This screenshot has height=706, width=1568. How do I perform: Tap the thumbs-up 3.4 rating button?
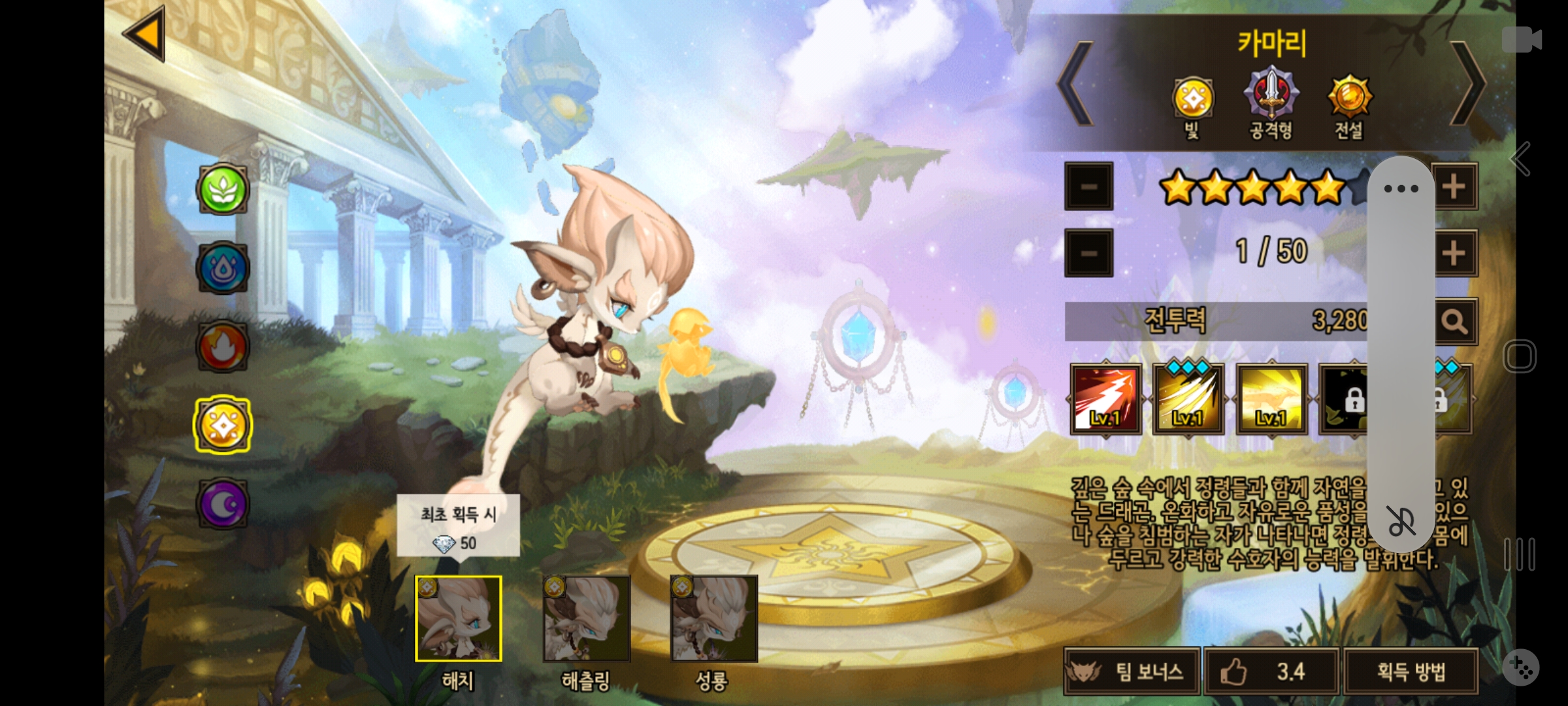(x=1271, y=671)
